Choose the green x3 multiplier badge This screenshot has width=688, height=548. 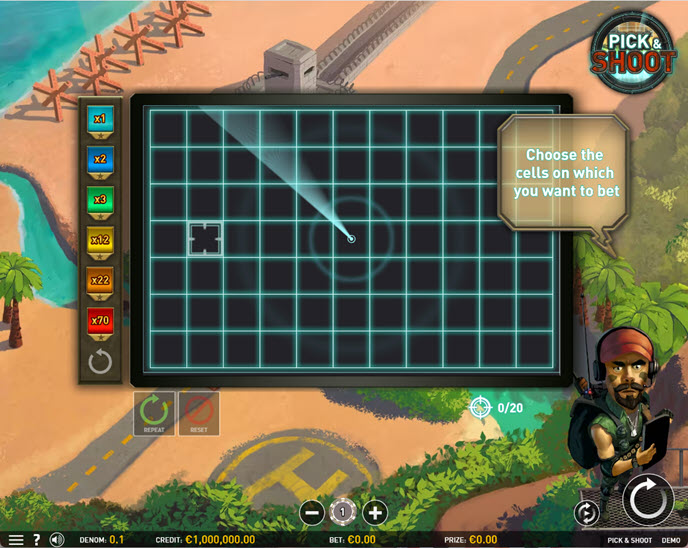100,200
